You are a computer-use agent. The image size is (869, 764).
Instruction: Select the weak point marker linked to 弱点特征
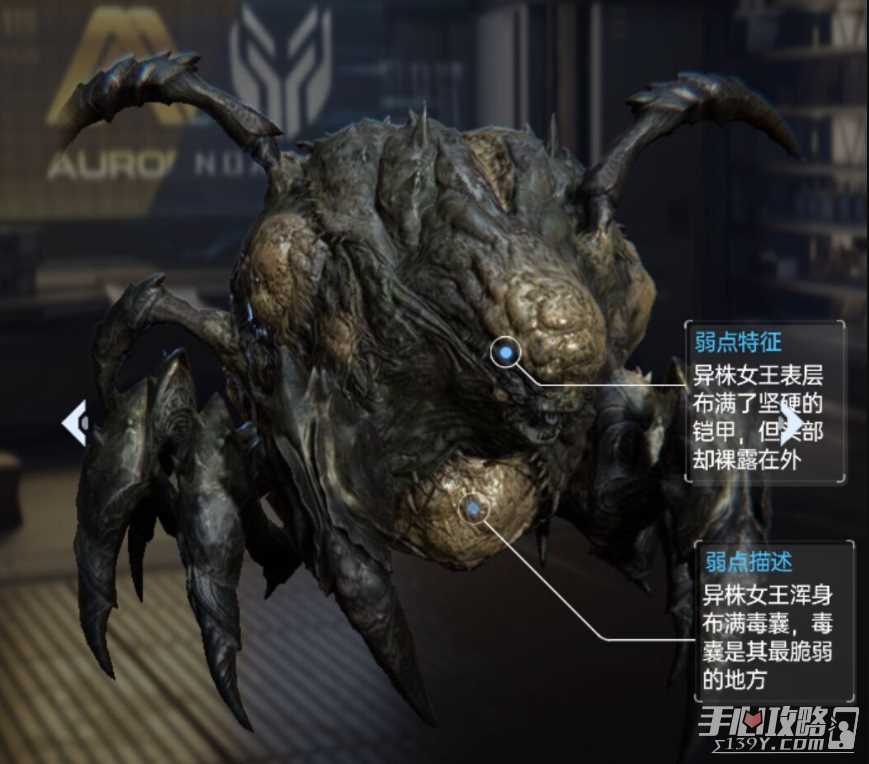(507, 352)
